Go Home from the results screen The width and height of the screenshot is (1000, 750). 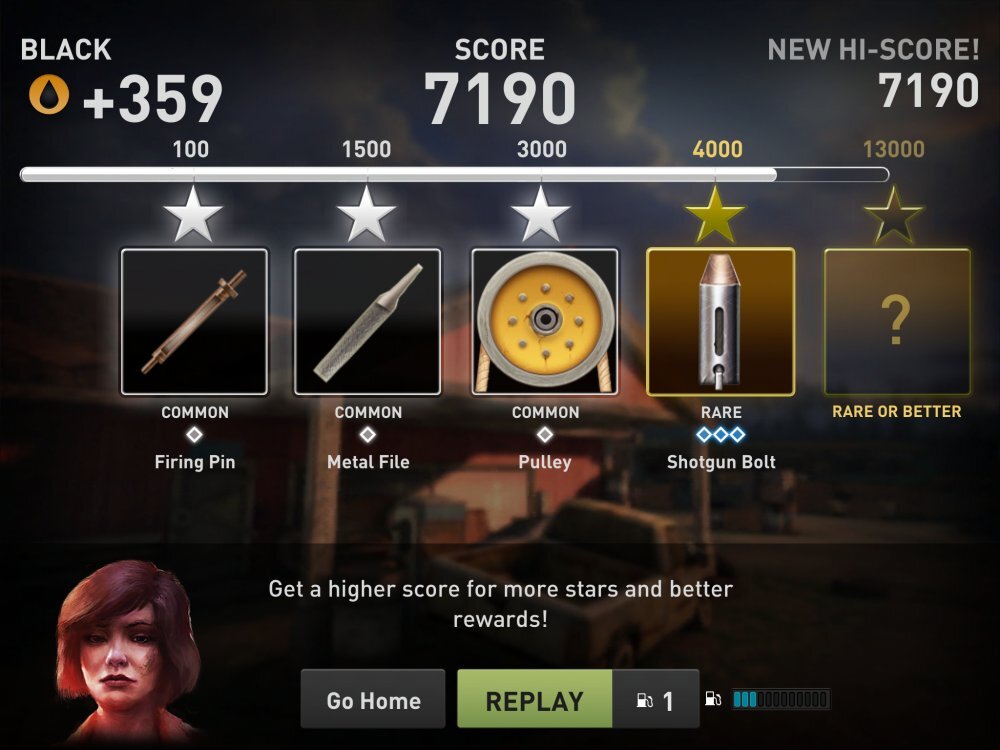373,700
